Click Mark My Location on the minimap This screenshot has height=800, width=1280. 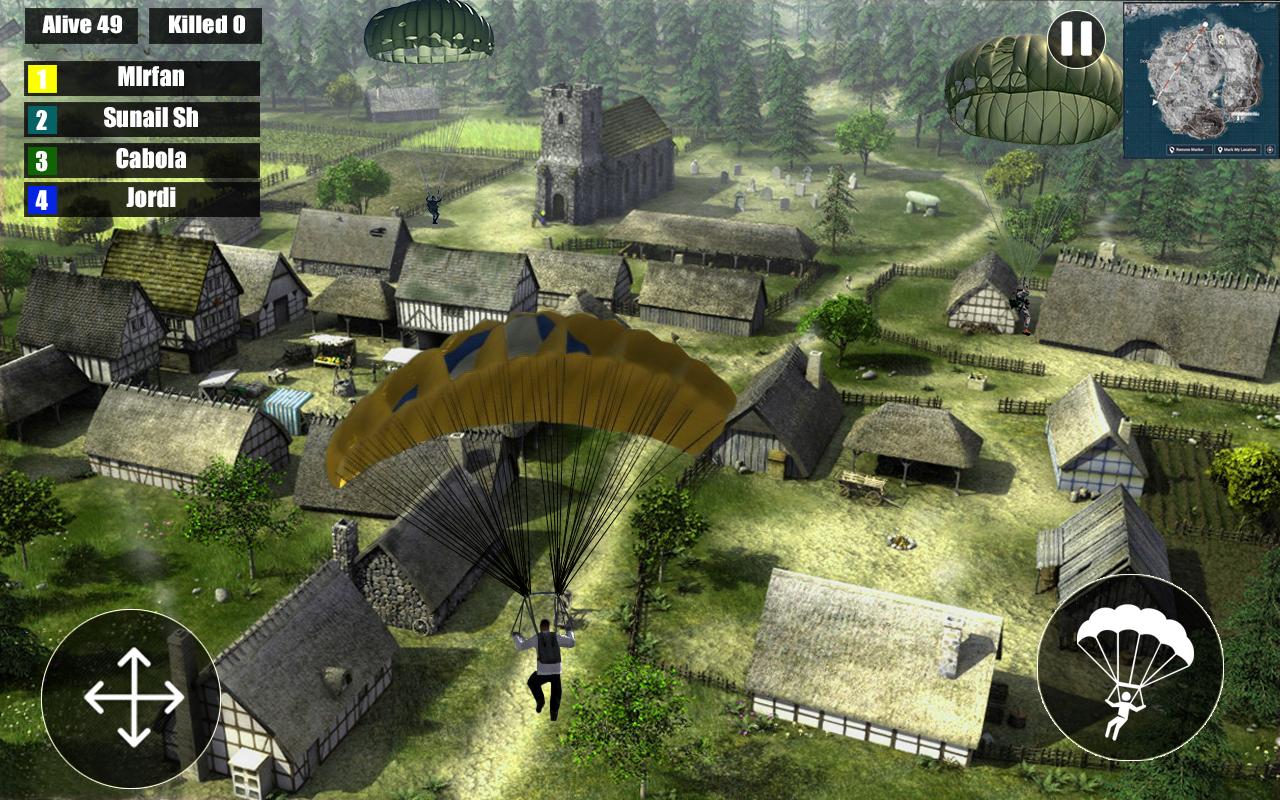(1239, 150)
